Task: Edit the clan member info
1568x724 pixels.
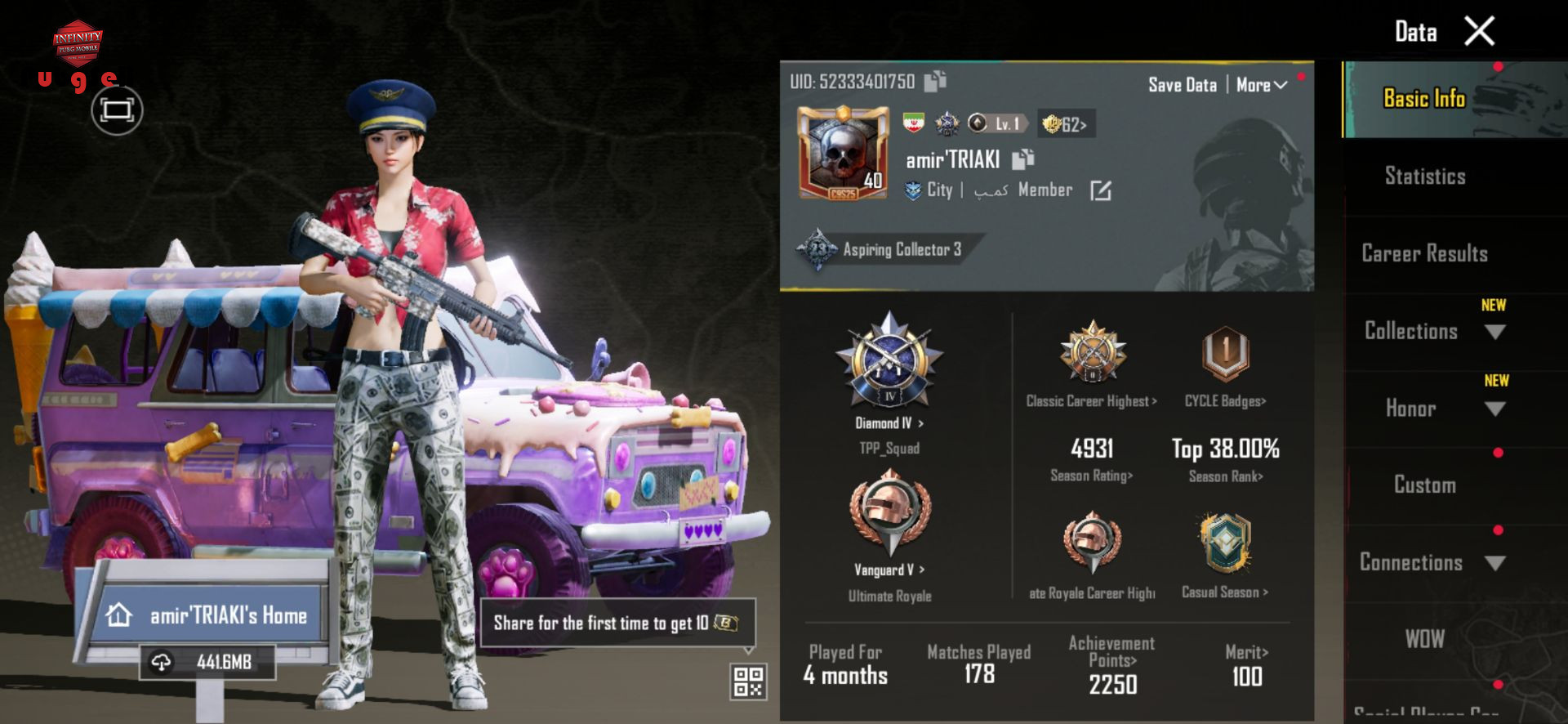Action: point(1100,191)
